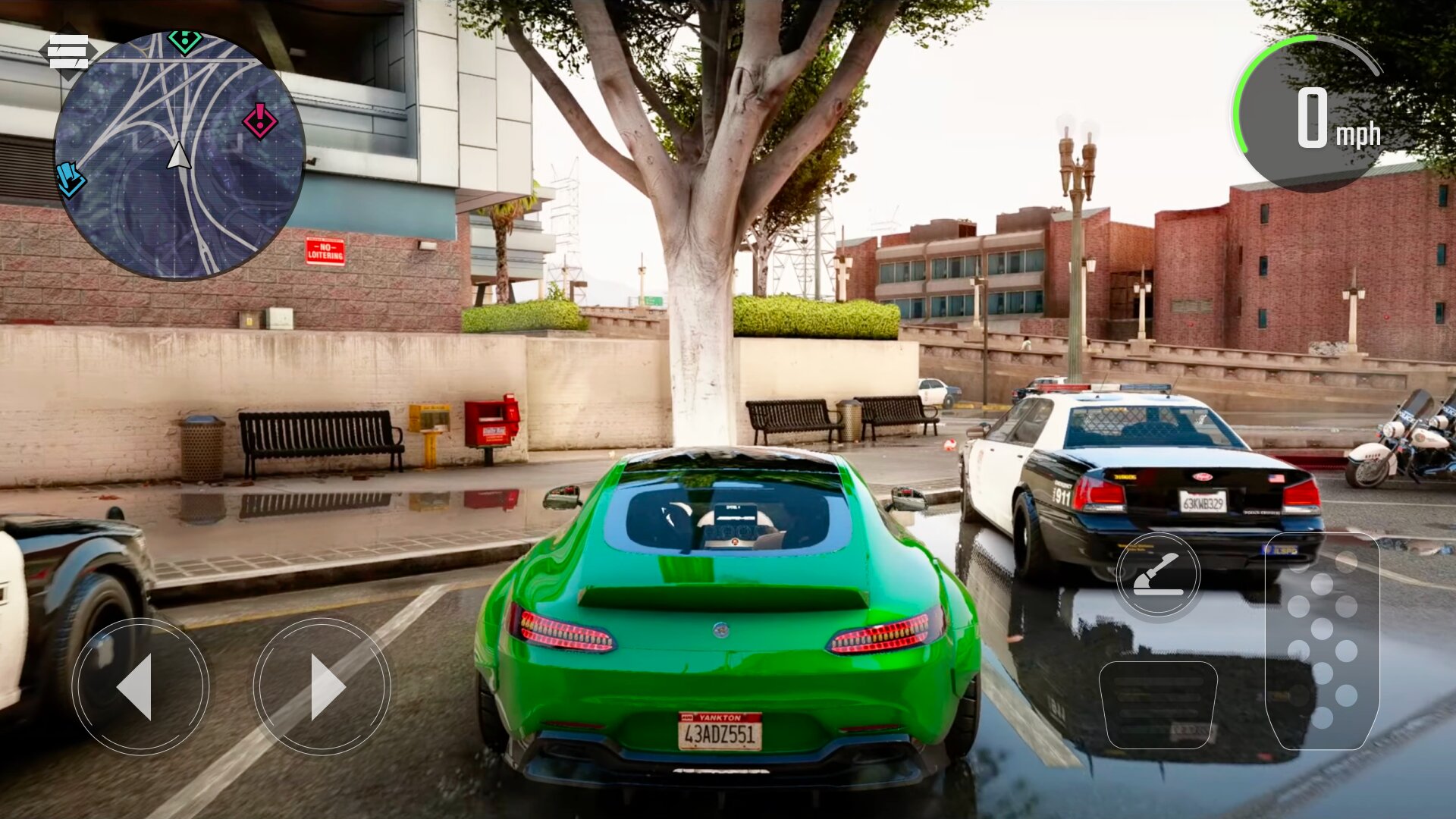This screenshot has width=1456, height=819.
Task: Tap the accelerator gas pedal
Action: pos(1322,642)
